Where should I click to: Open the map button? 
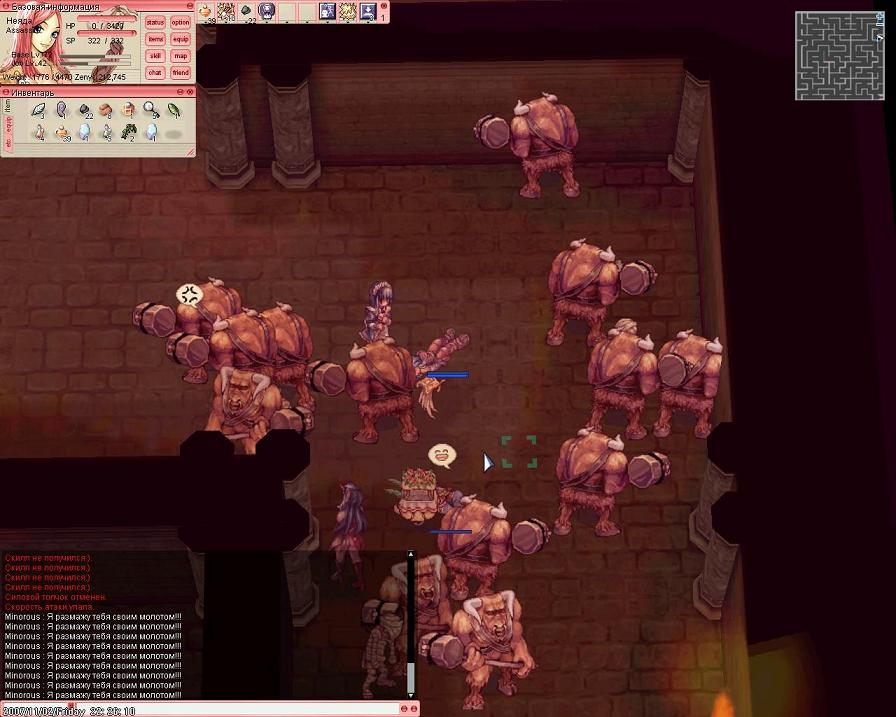pos(180,56)
